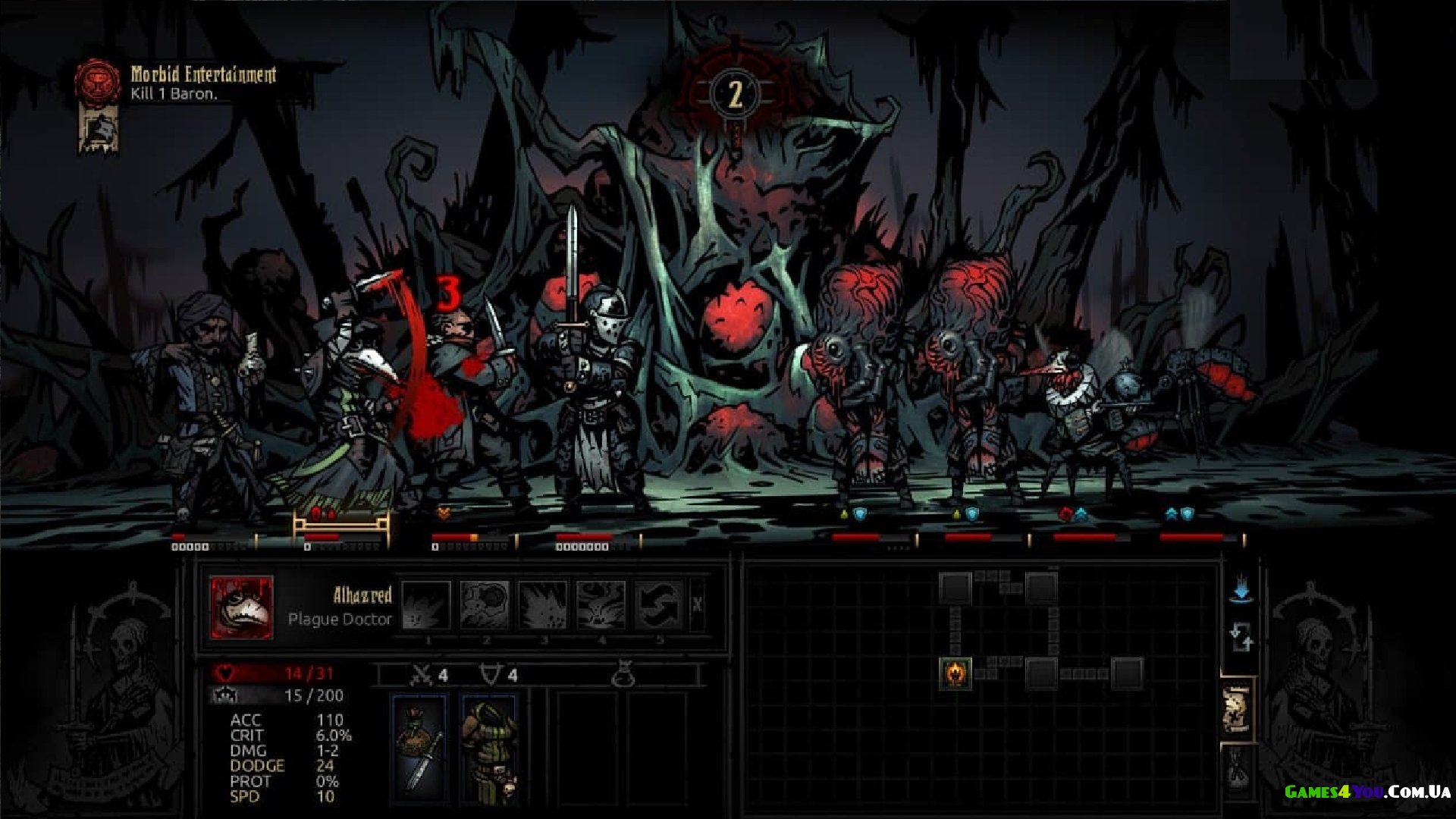
Task: Click the blue downward arrow icon
Action: [x=1241, y=591]
